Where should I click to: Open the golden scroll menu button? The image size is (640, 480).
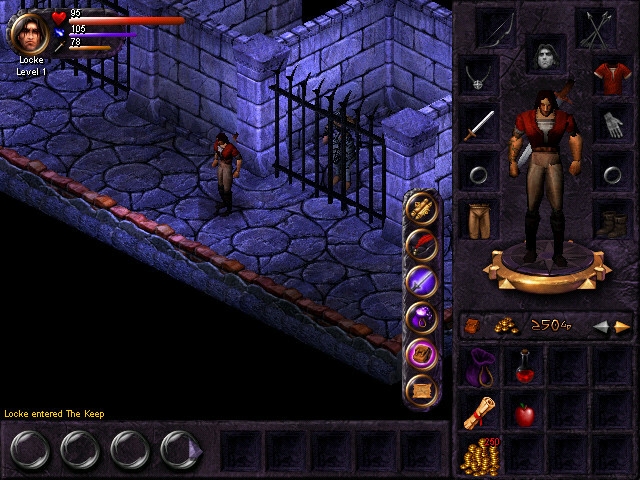[421, 206]
